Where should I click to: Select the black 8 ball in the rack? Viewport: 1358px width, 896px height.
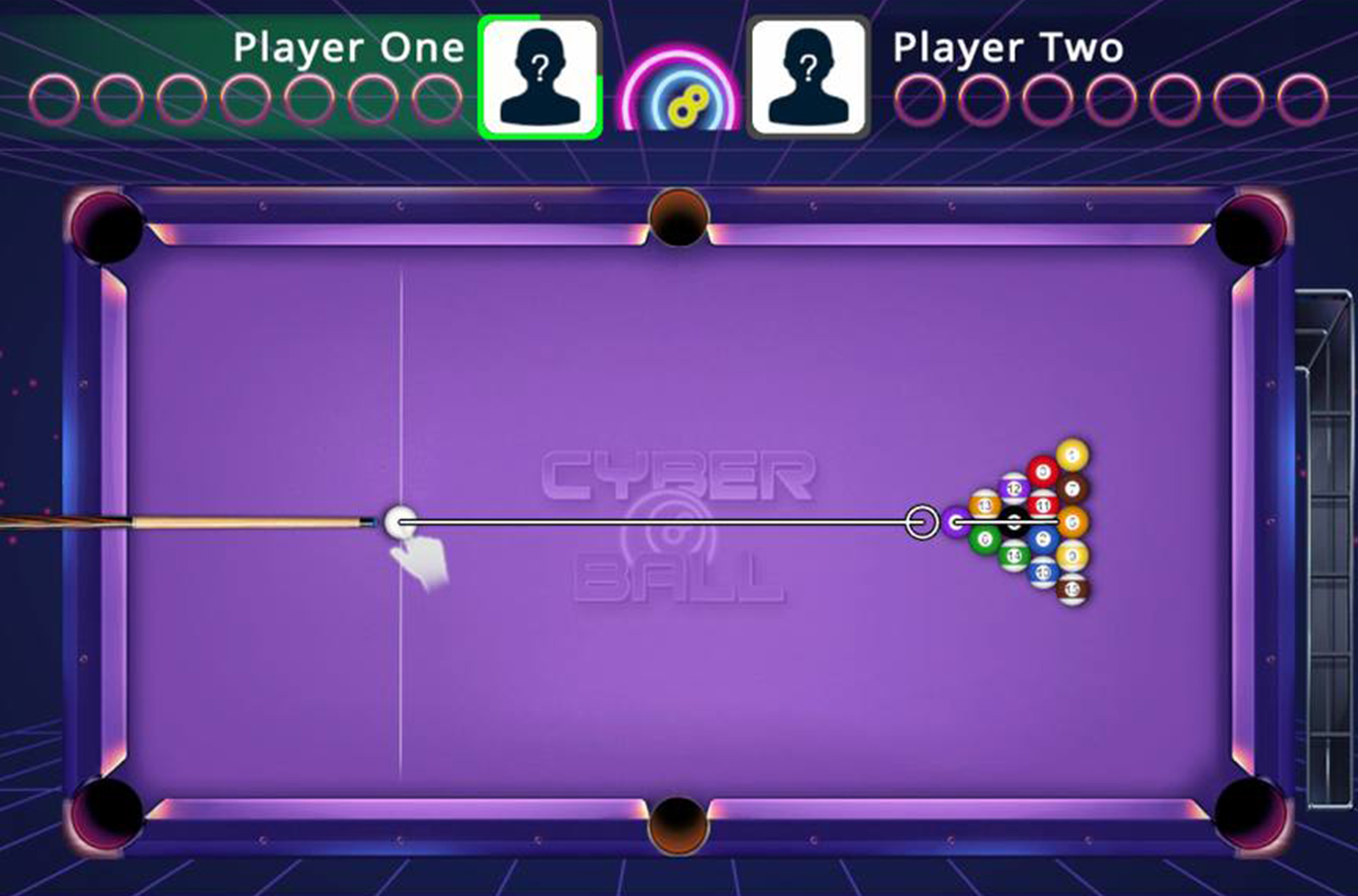tap(1014, 521)
